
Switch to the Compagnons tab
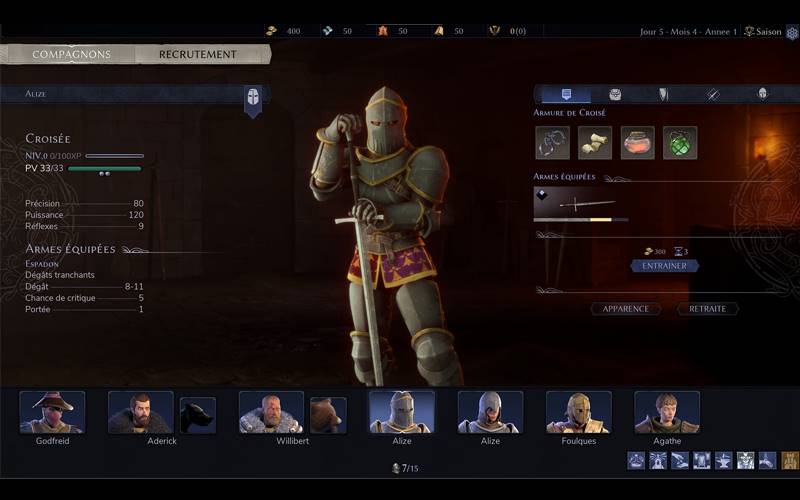[x=70, y=54]
